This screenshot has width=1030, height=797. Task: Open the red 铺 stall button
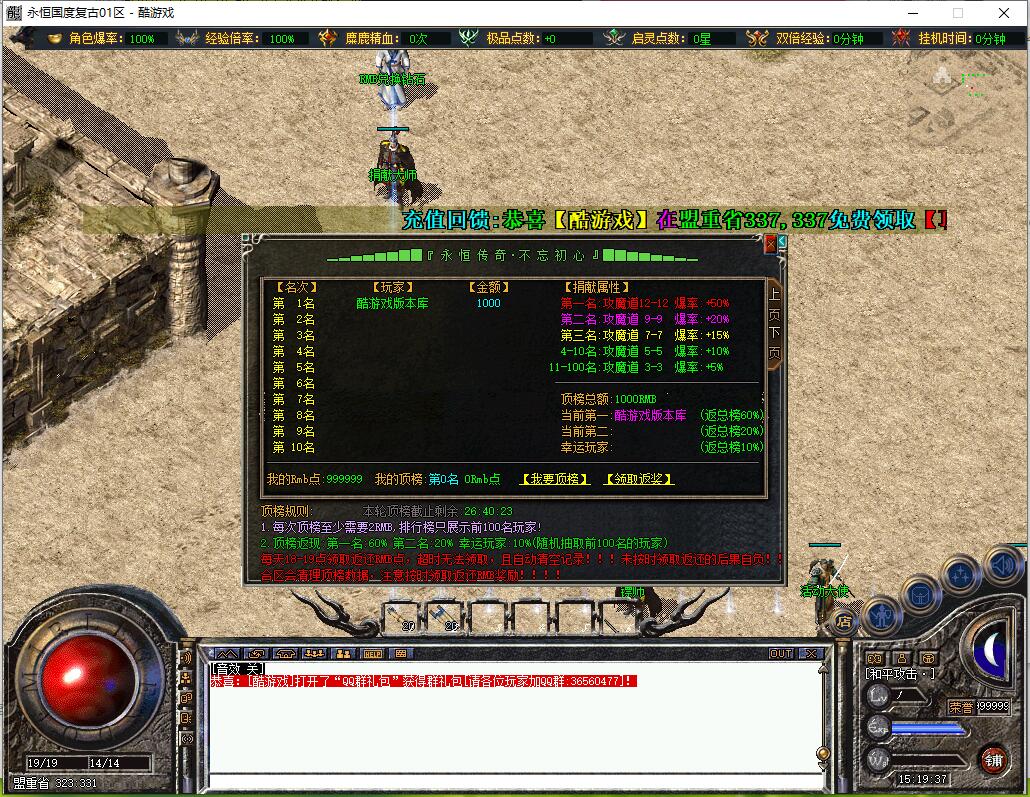tap(992, 758)
